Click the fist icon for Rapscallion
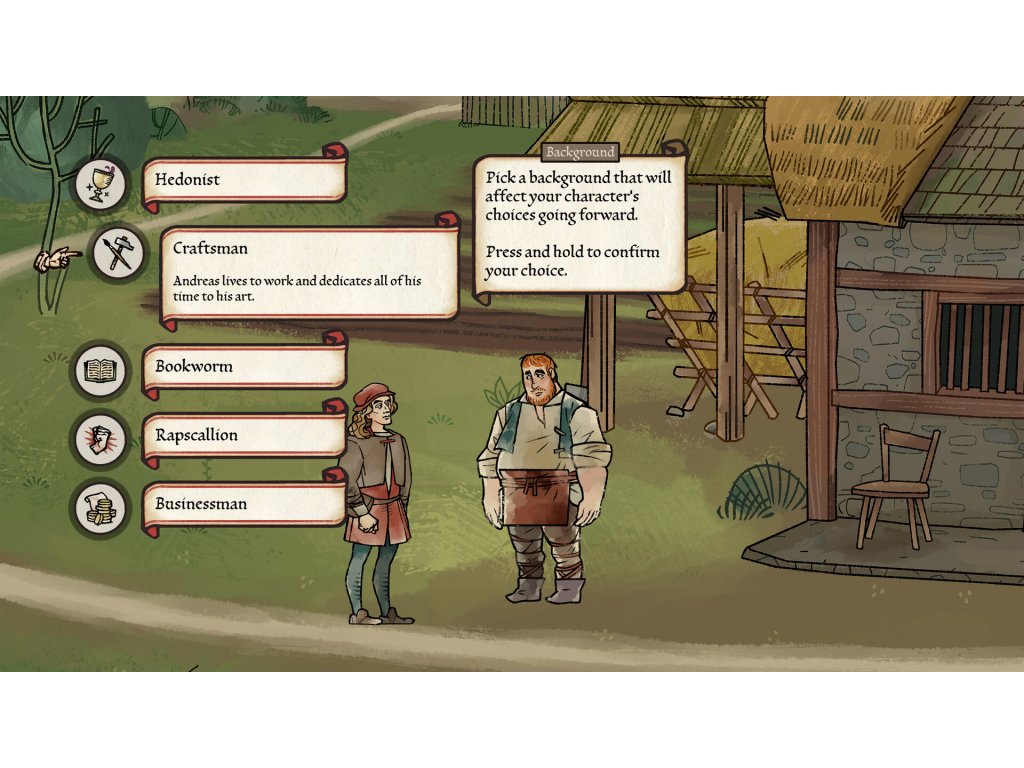 point(100,439)
